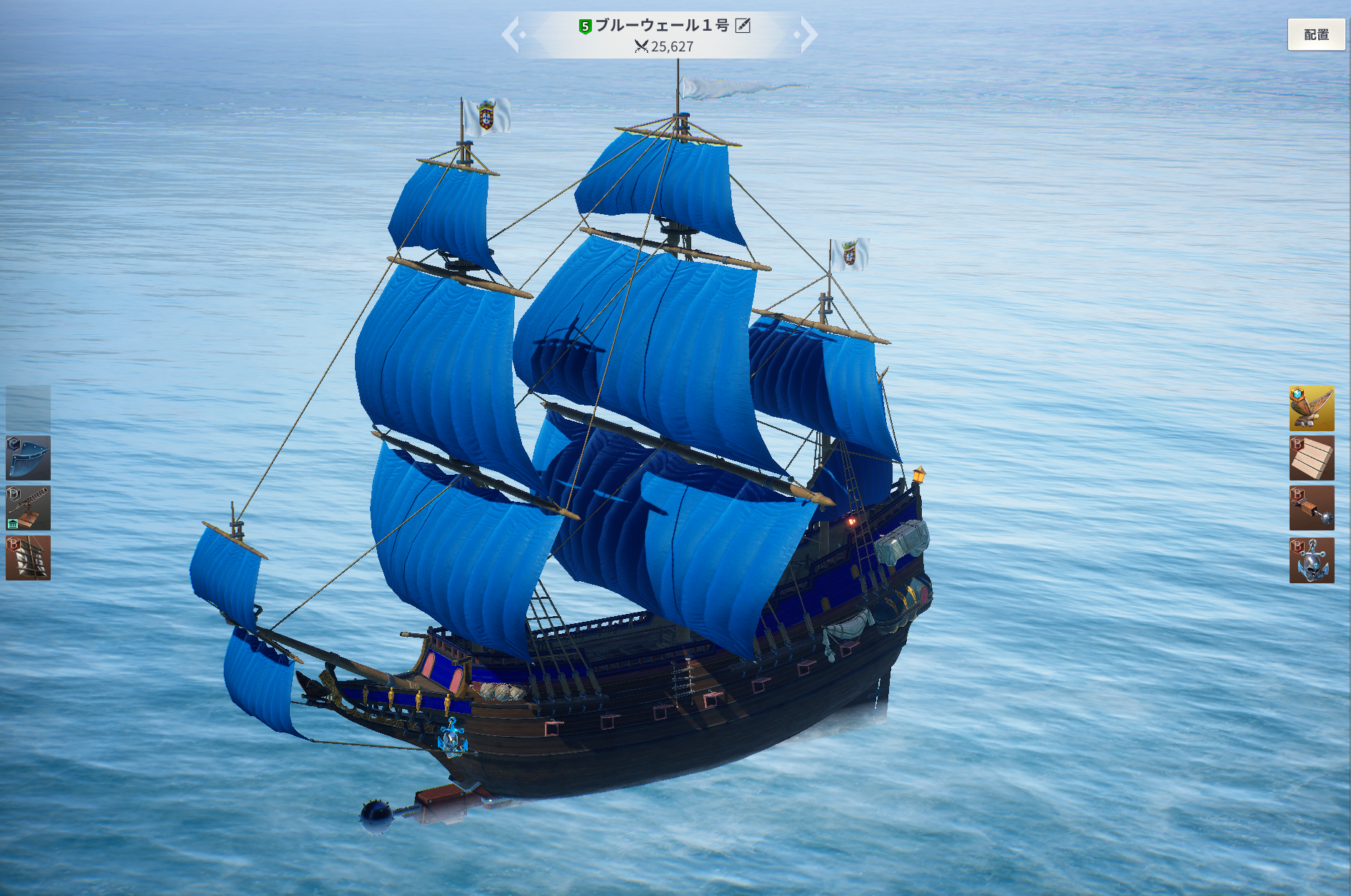Select the B-grade wooden planks slot
The image size is (1351, 896).
(1311, 458)
